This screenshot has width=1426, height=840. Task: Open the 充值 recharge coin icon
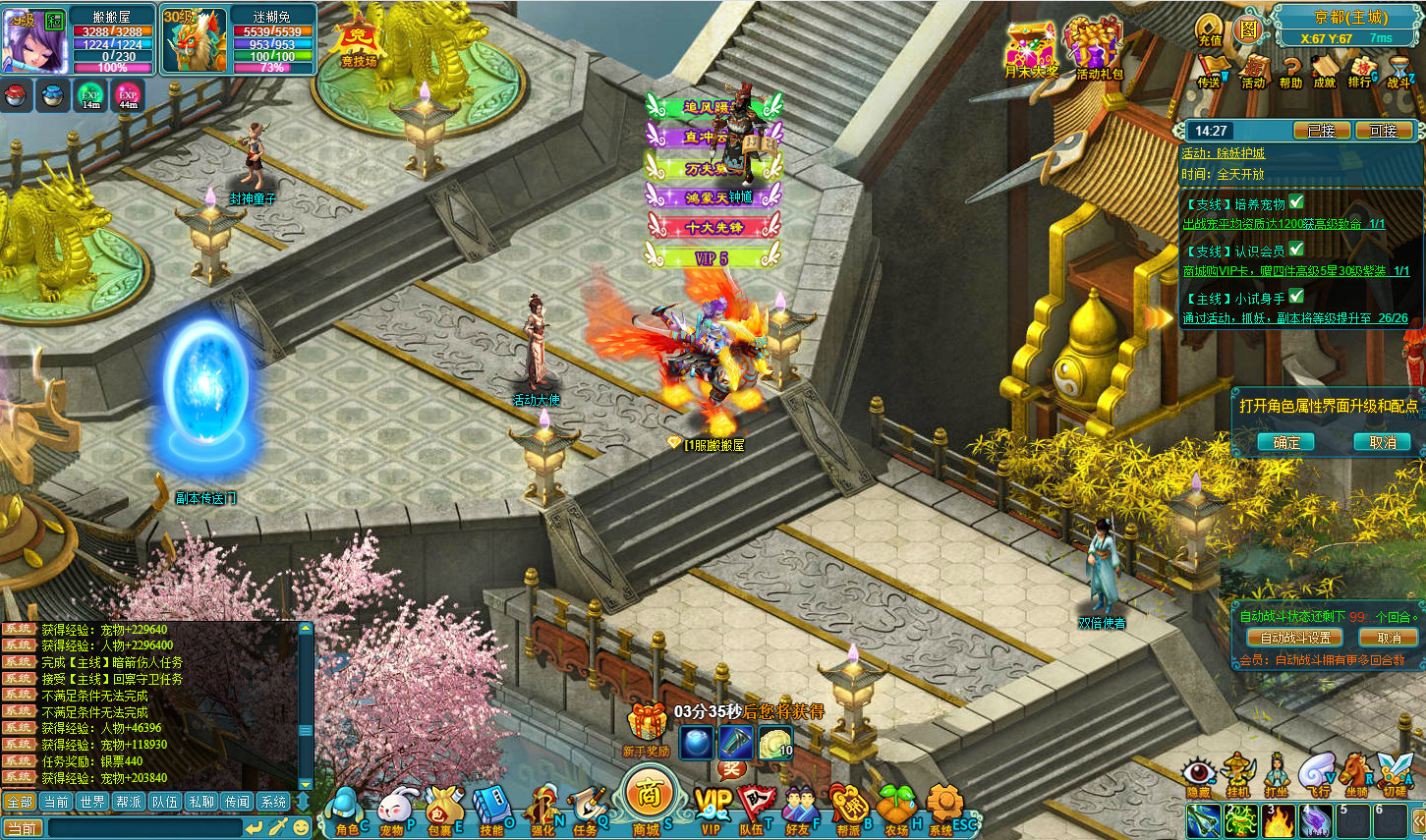(1210, 29)
